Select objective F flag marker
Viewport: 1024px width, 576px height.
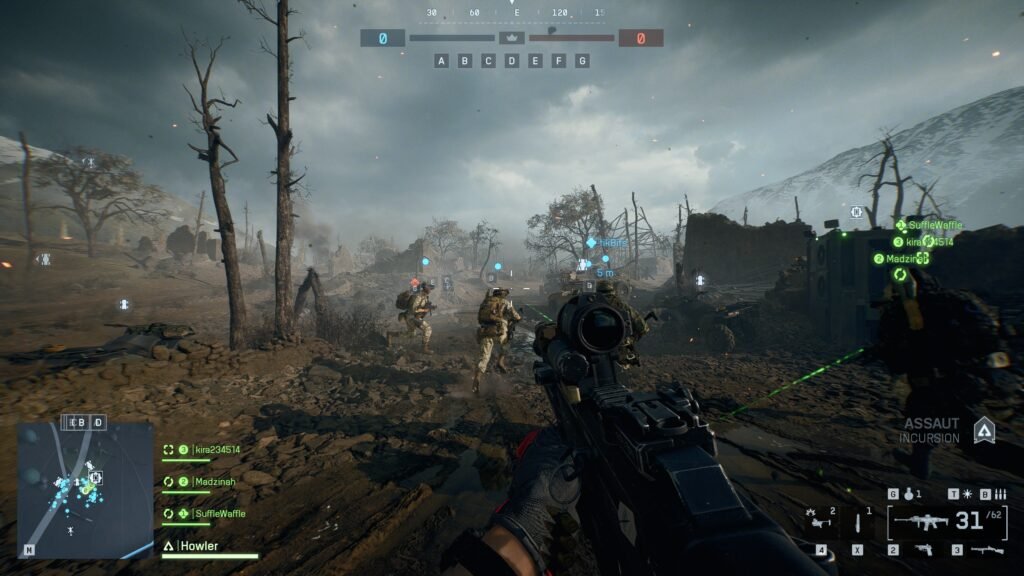pos(559,61)
